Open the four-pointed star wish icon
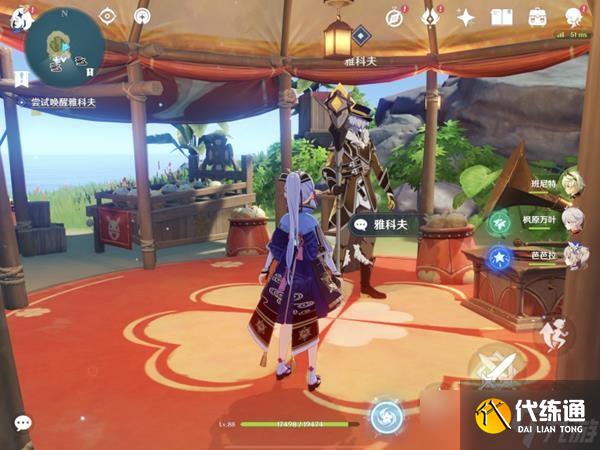 point(466,17)
